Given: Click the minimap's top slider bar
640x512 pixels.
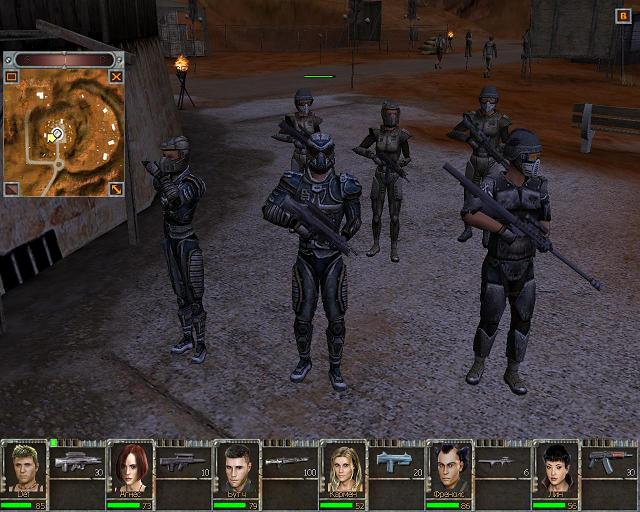Looking at the screenshot, I should click(x=64, y=60).
